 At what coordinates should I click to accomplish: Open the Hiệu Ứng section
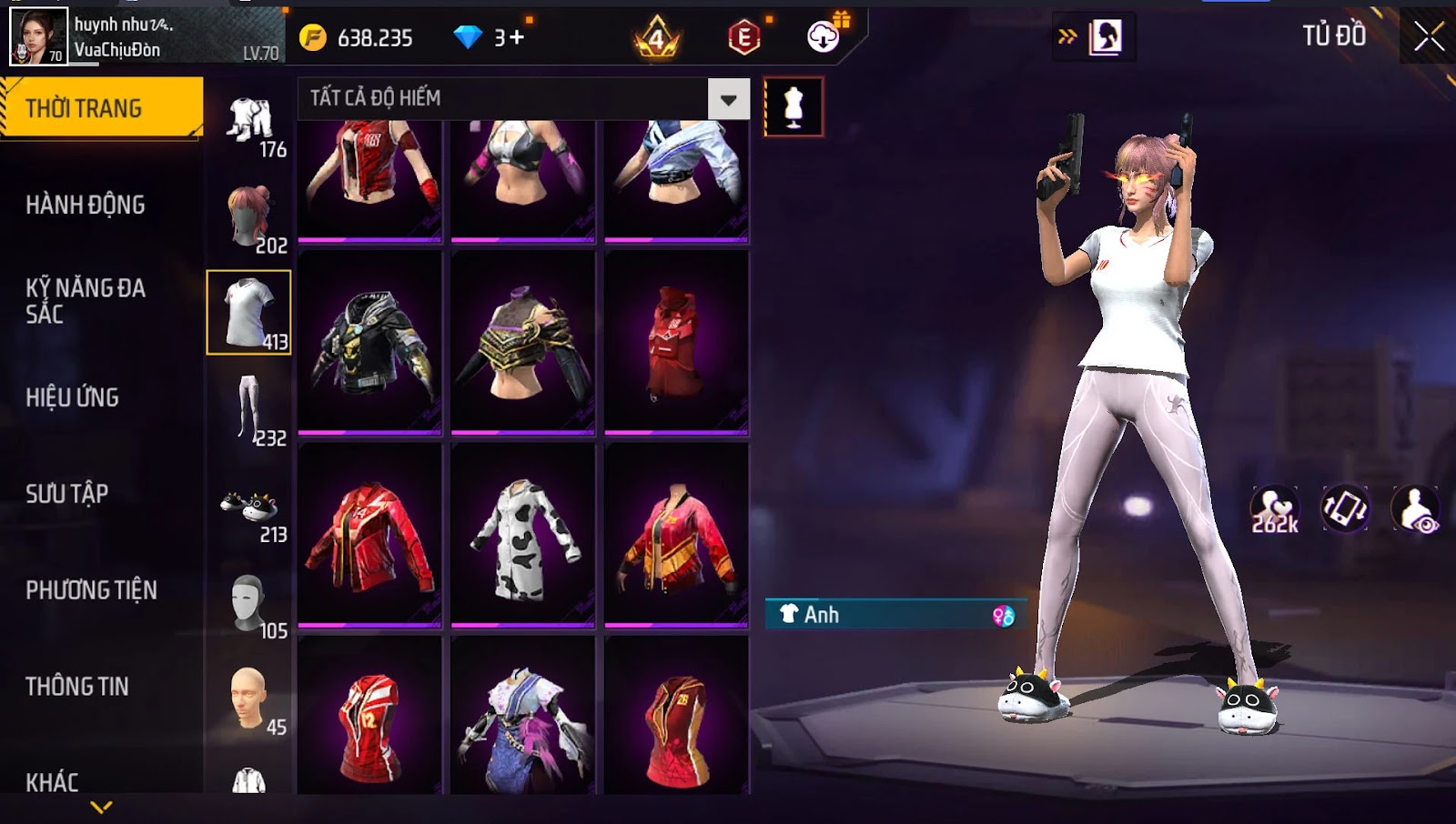click(x=73, y=397)
